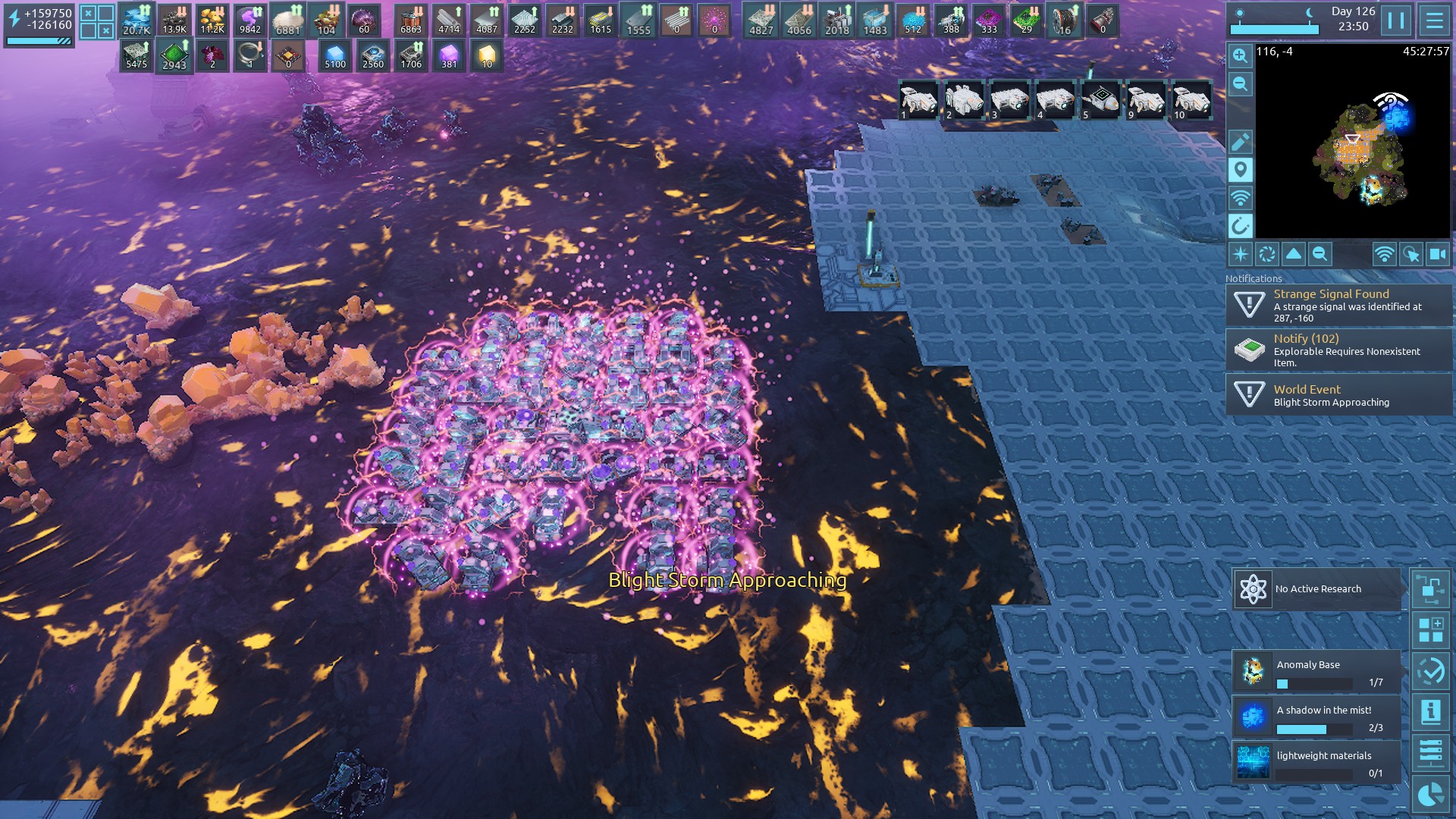Toggle the map pin marker button
Viewport: 1456px width, 819px height.
coord(1240,169)
